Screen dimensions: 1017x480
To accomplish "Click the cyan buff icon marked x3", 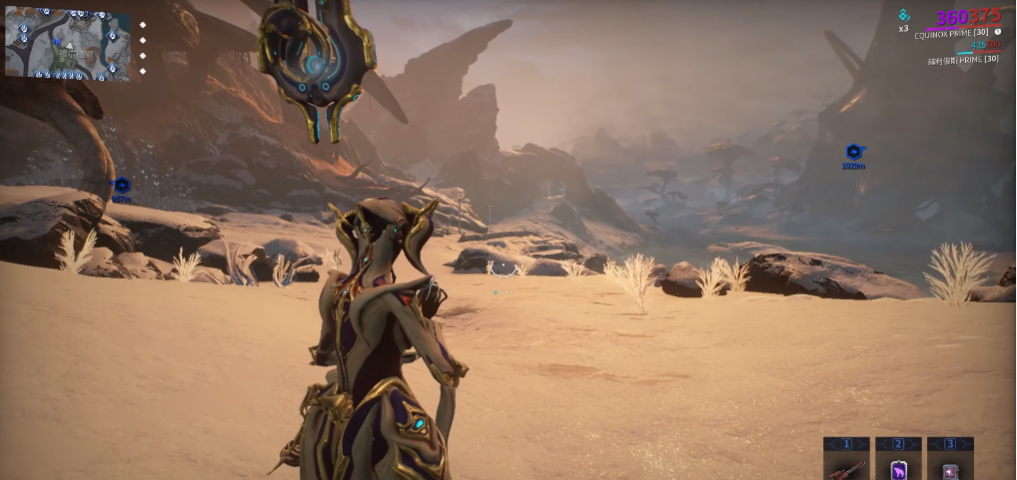I will 903,15.
